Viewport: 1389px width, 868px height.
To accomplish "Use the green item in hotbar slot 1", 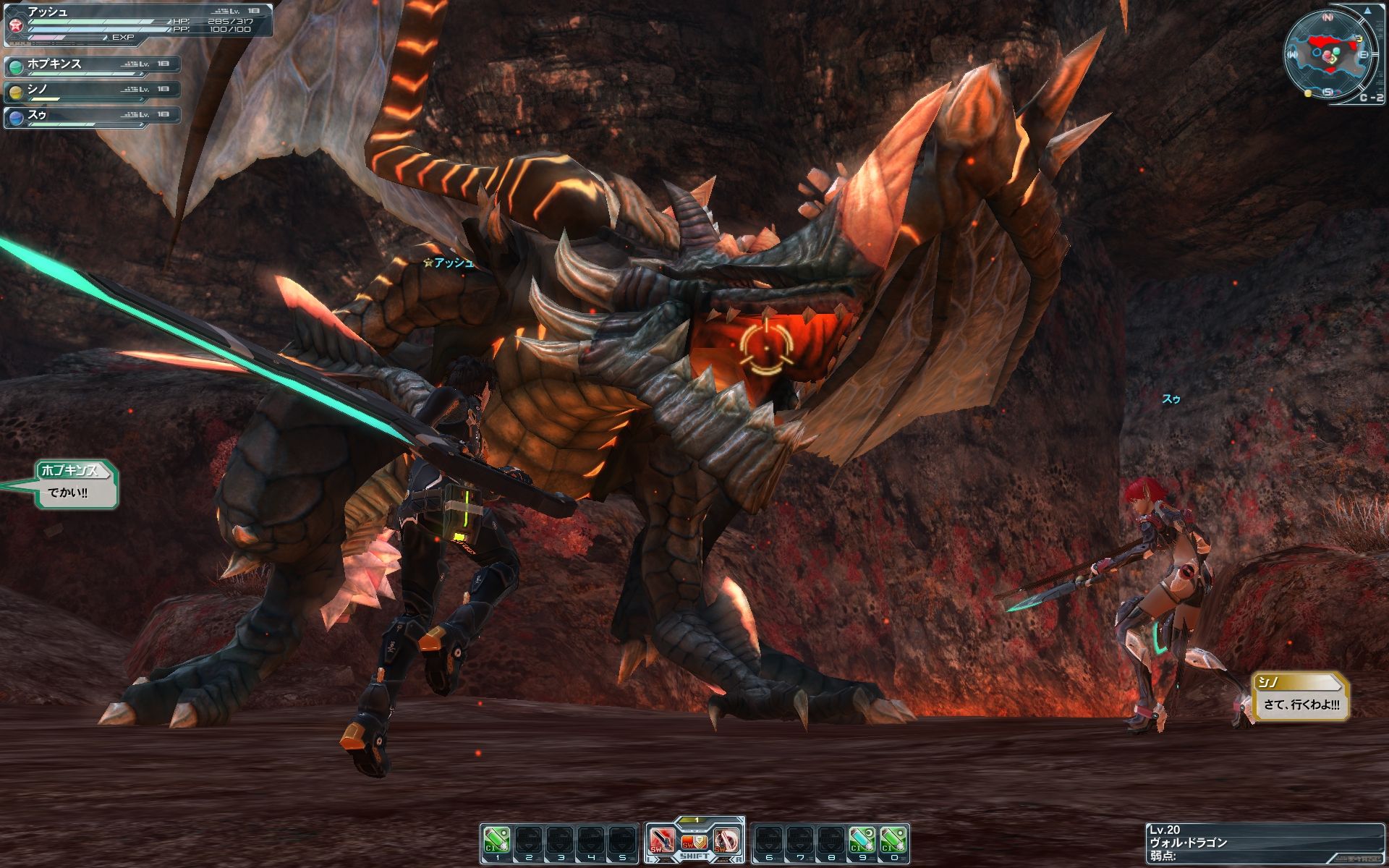I will [x=497, y=841].
